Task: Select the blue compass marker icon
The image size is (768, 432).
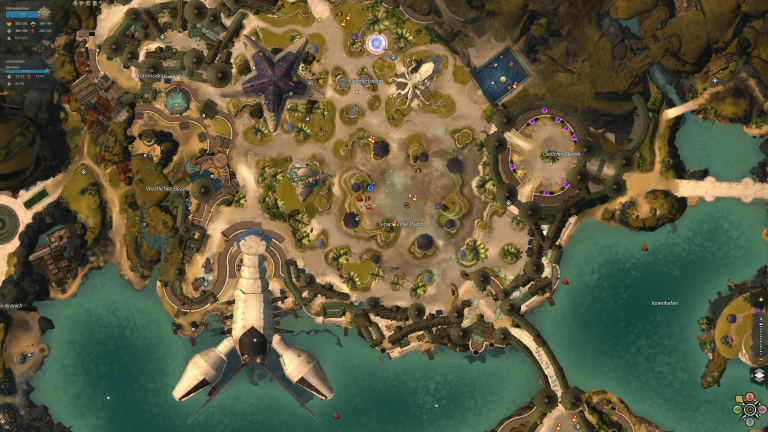Action: [749, 421]
